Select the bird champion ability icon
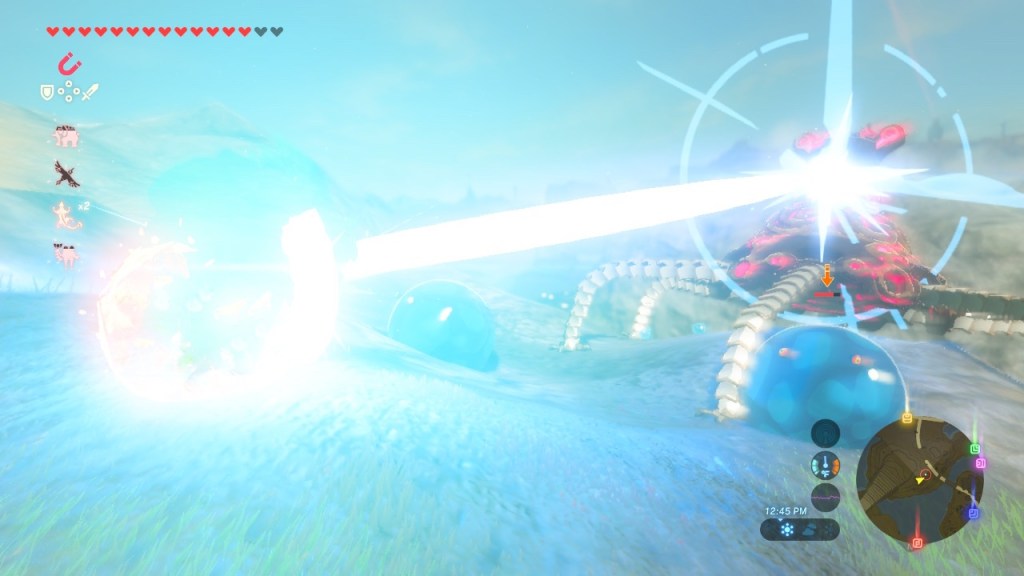 click(x=67, y=174)
